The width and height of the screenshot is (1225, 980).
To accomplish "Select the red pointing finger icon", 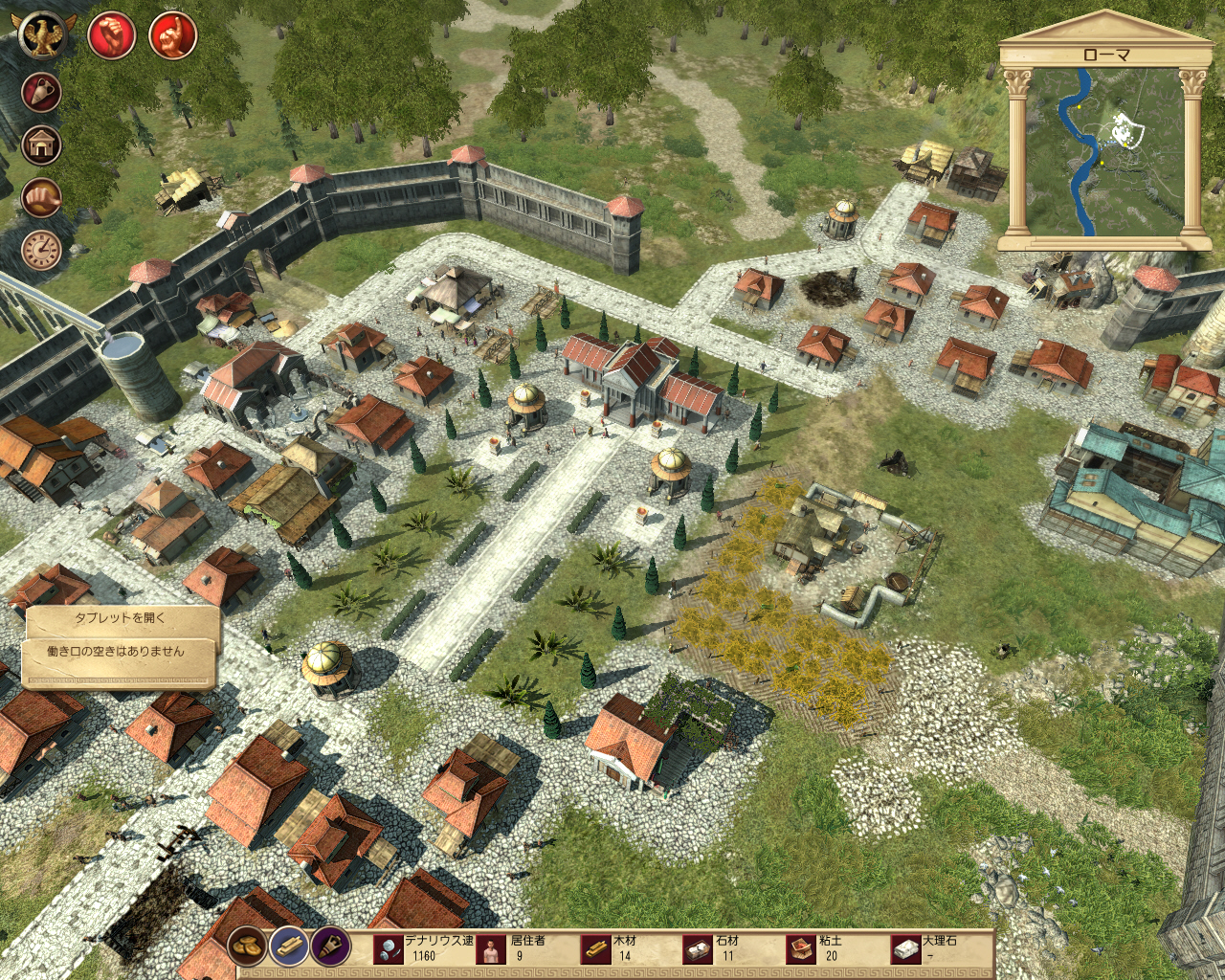I will [173, 36].
